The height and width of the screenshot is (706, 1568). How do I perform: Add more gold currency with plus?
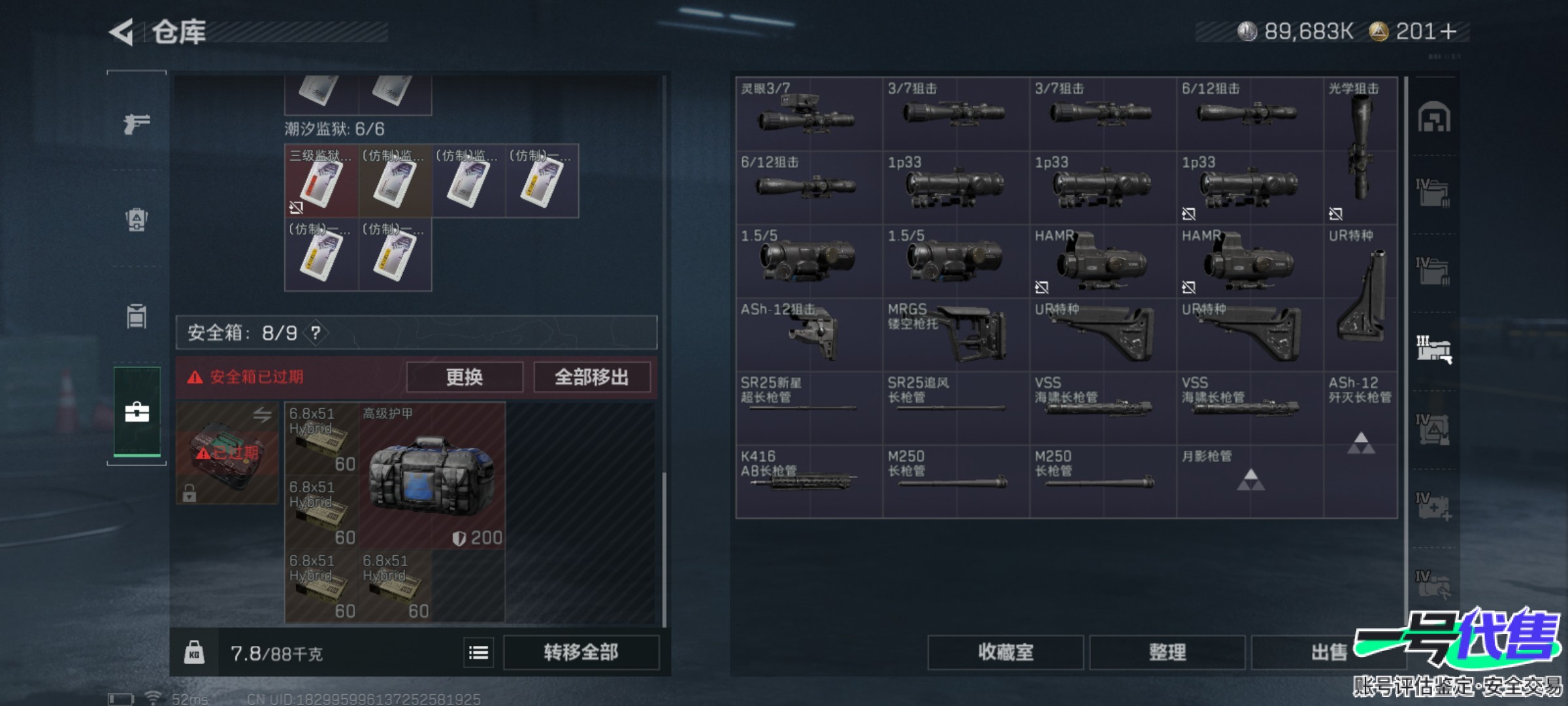tap(1448, 31)
